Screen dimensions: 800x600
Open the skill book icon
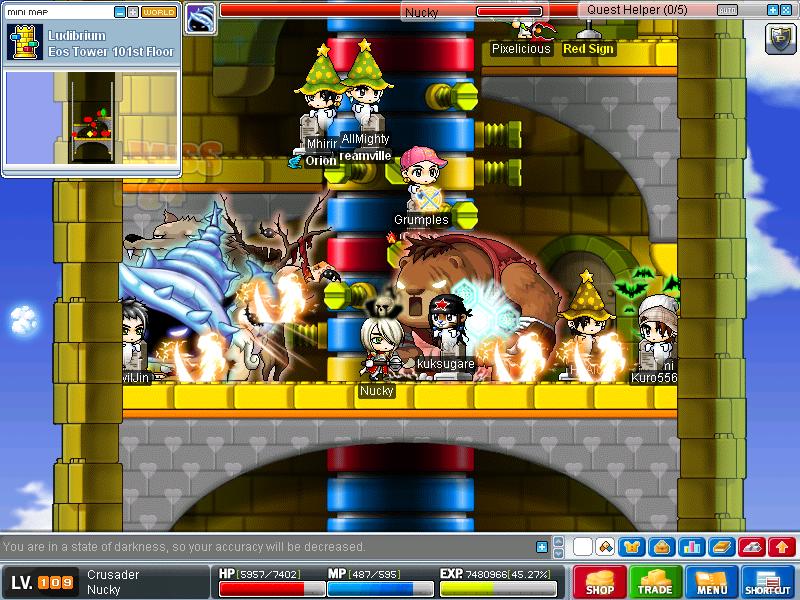pyautogui.click(x=719, y=547)
